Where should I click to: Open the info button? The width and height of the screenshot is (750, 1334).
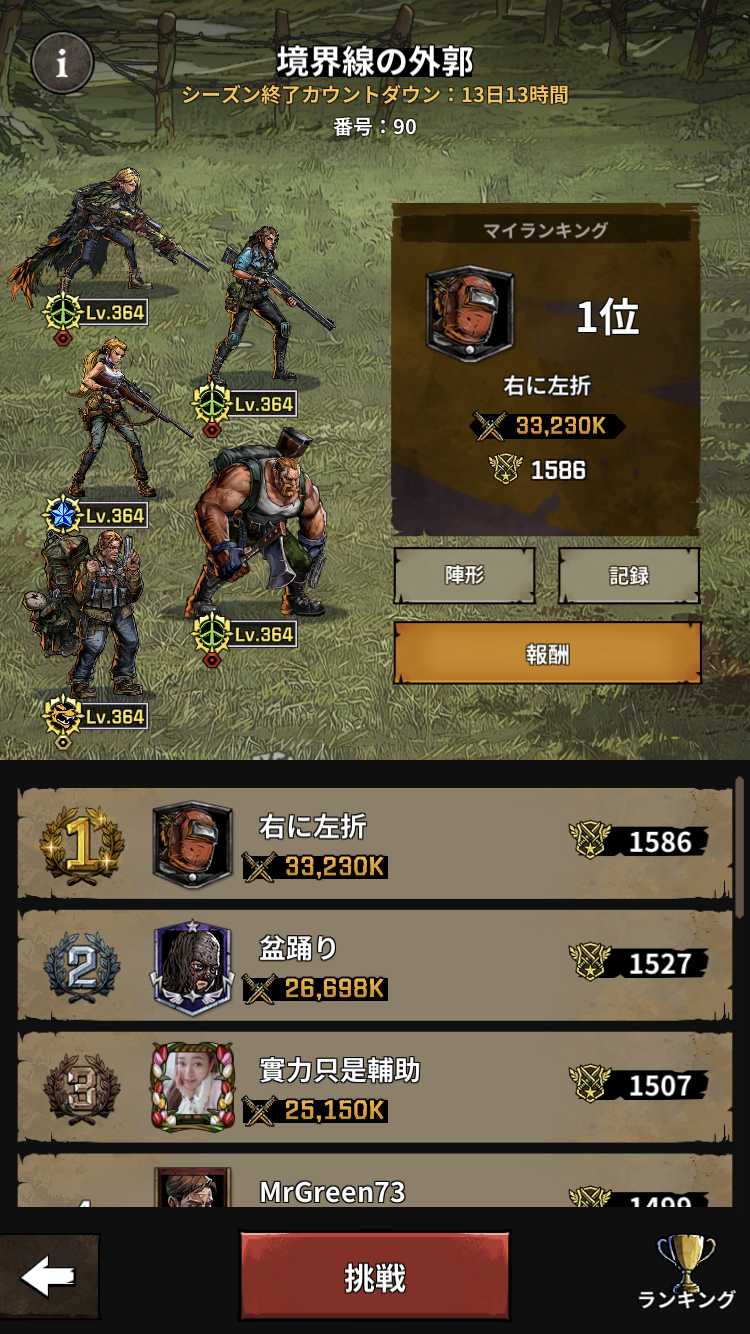point(62,63)
